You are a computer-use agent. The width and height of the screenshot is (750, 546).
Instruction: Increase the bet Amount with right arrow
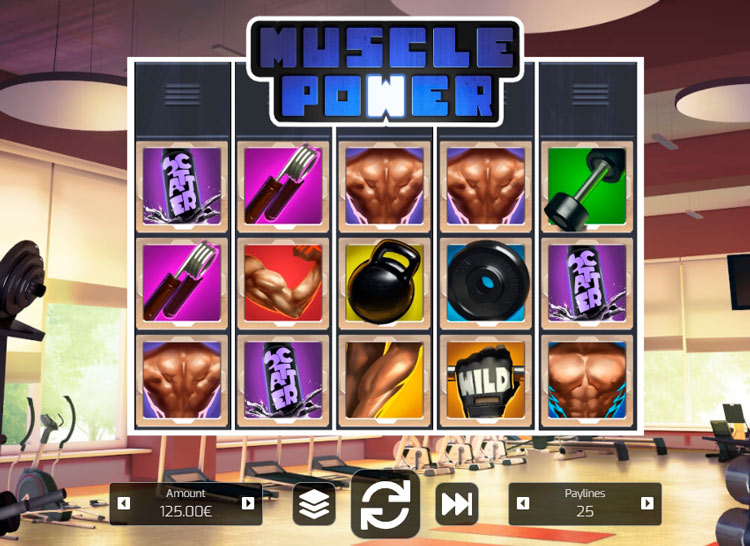[x=248, y=504]
